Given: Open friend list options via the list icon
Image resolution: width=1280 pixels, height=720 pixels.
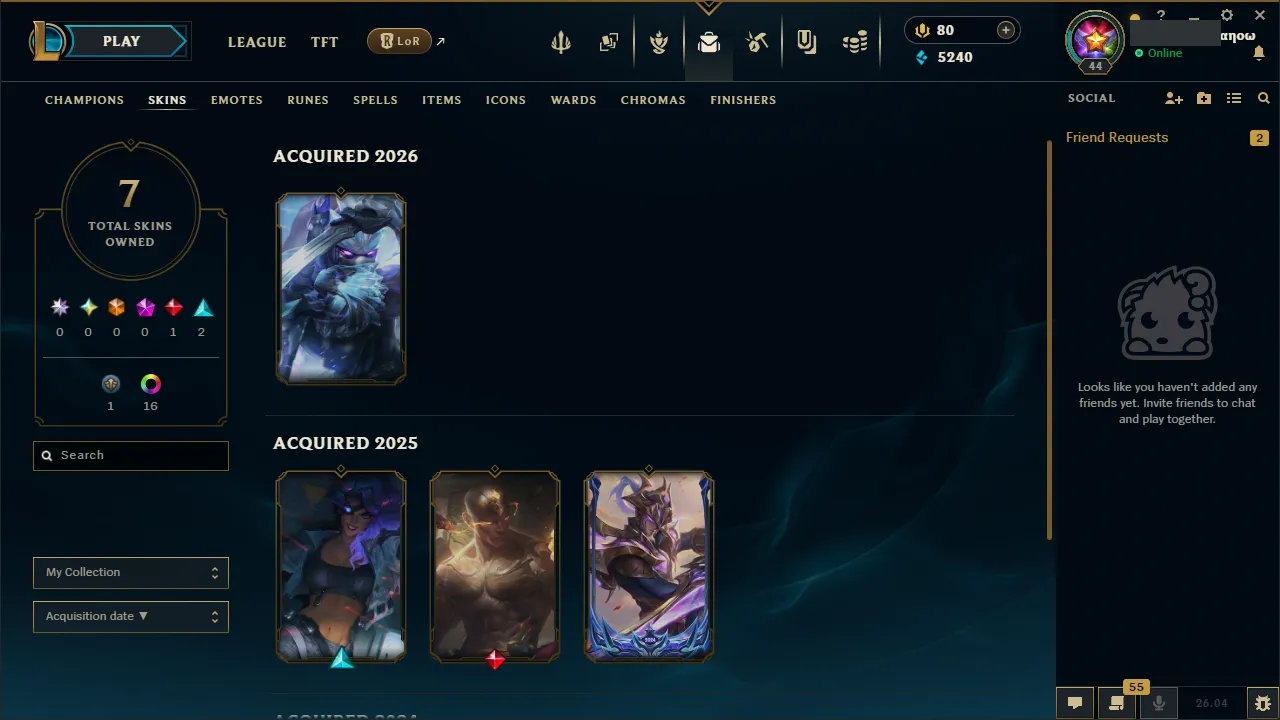Looking at the screenshot, I should pos(1234,98).
